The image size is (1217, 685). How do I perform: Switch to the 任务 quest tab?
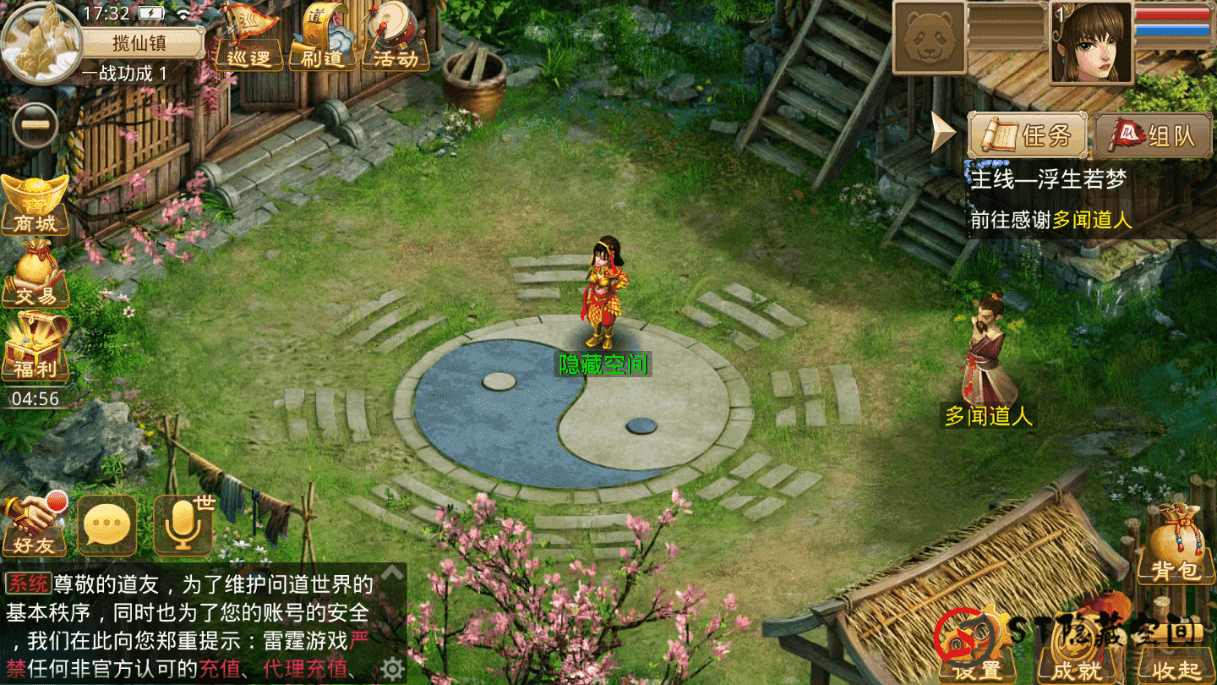pos(1028,135)
